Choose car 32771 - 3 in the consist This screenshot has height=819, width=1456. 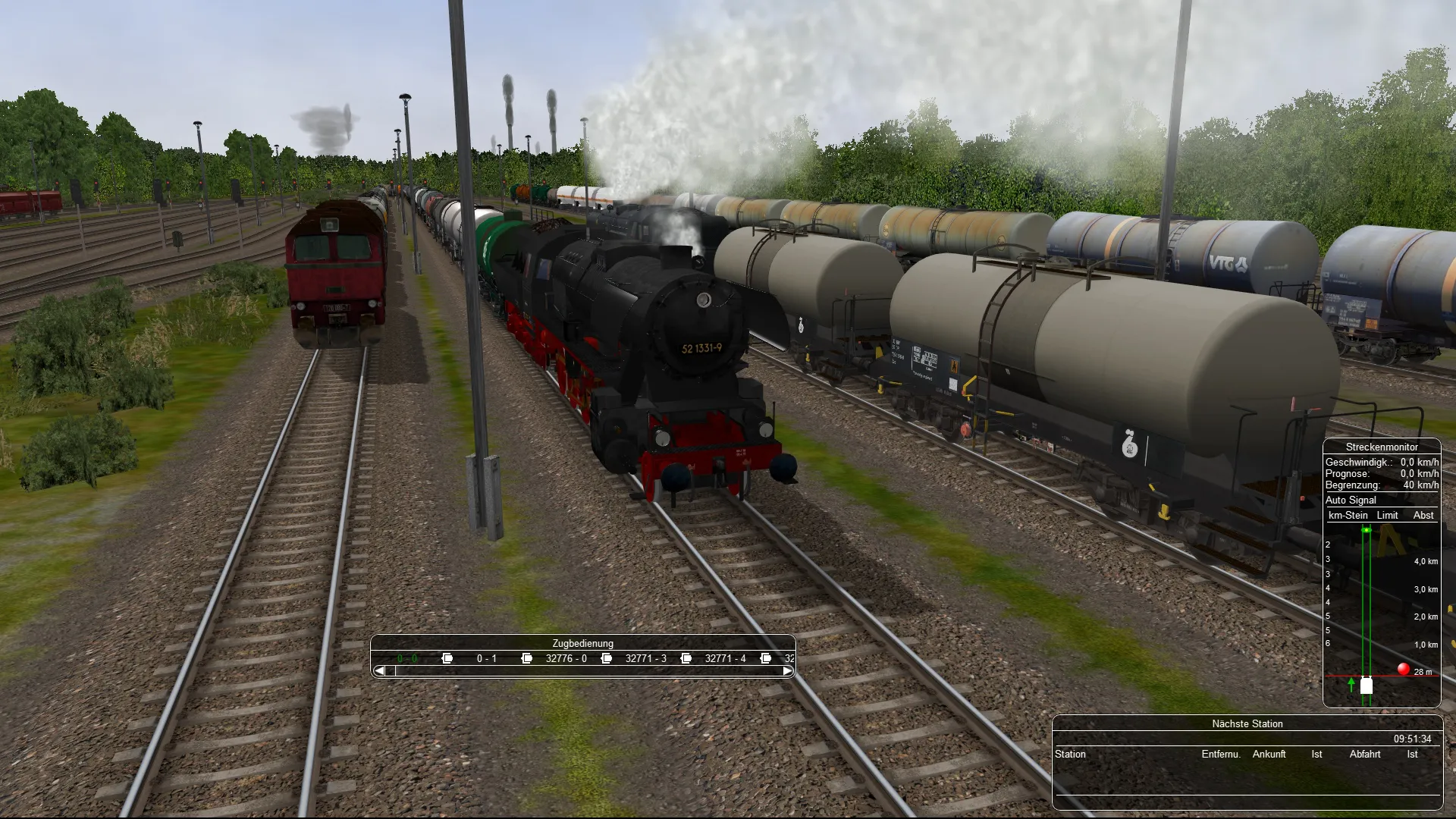coord(645,658)
